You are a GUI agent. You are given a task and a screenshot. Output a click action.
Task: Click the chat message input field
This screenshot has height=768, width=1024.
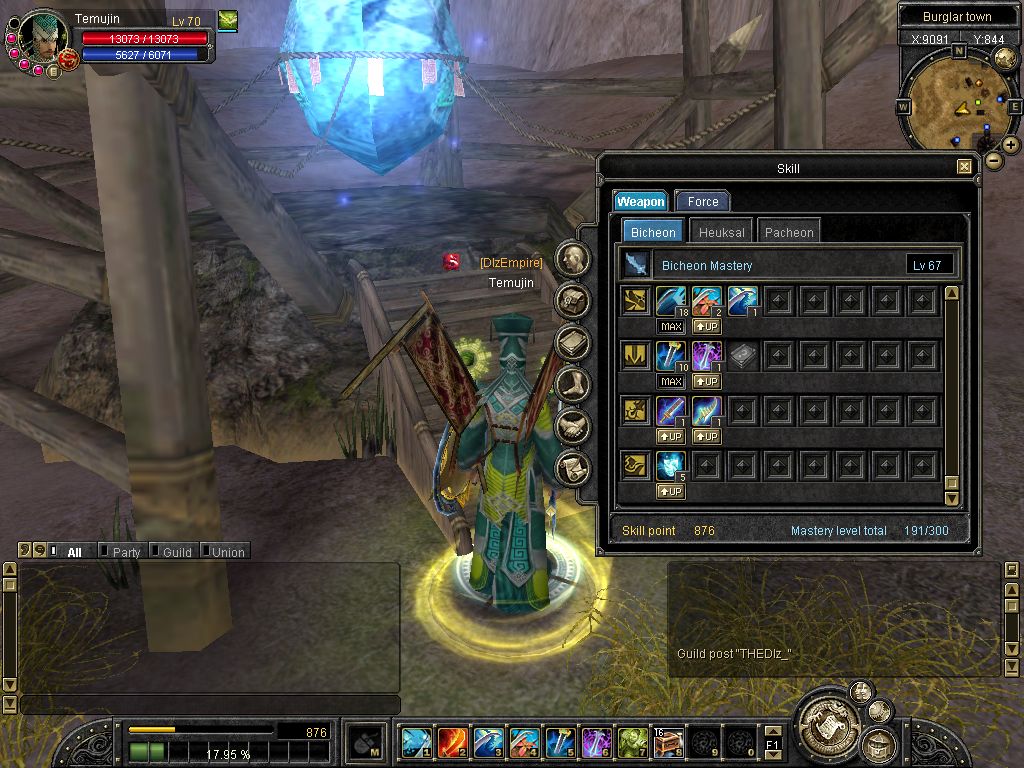coord(208,705)
